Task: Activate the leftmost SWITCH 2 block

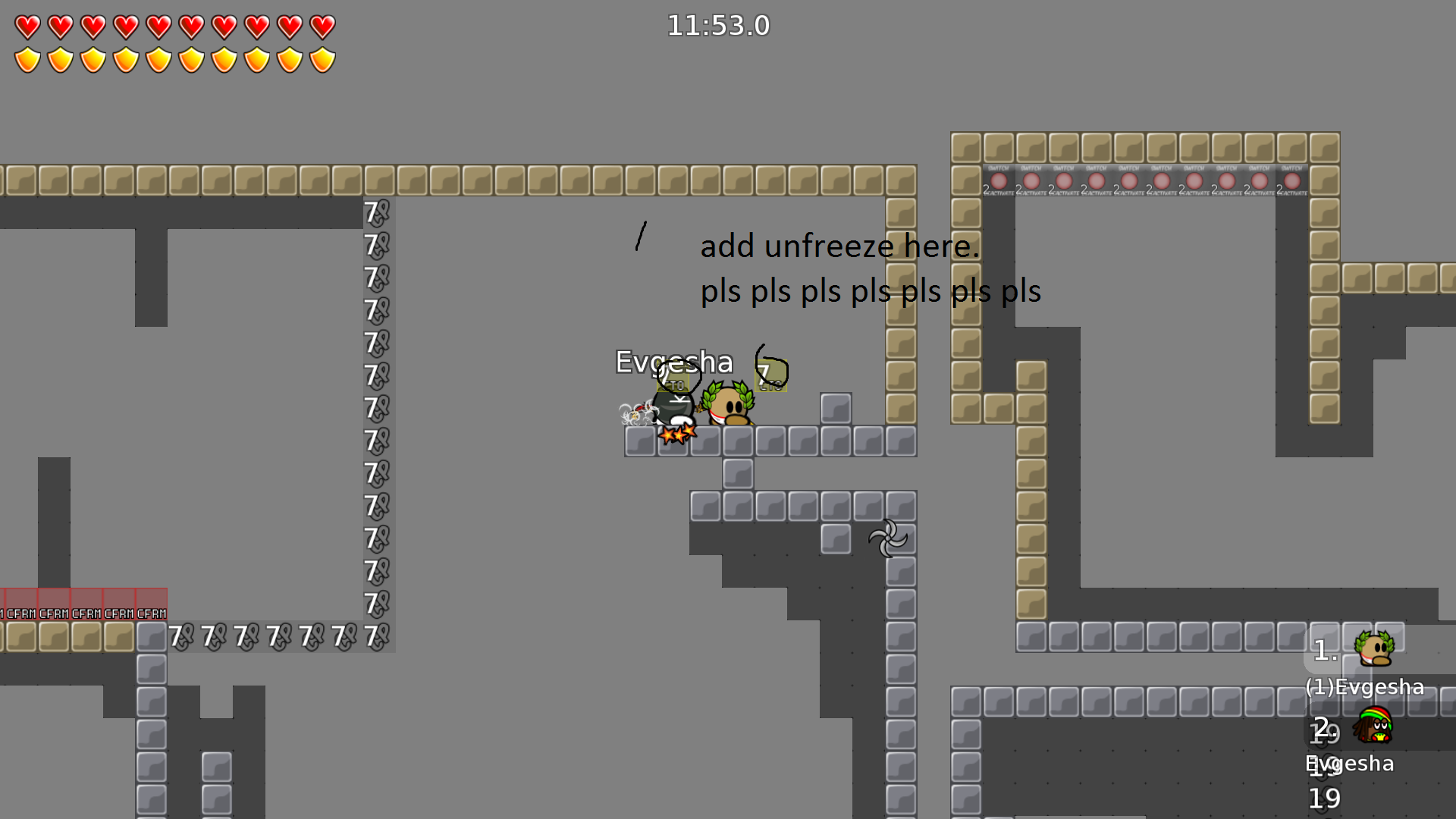Action: click(x=999, y=182)
